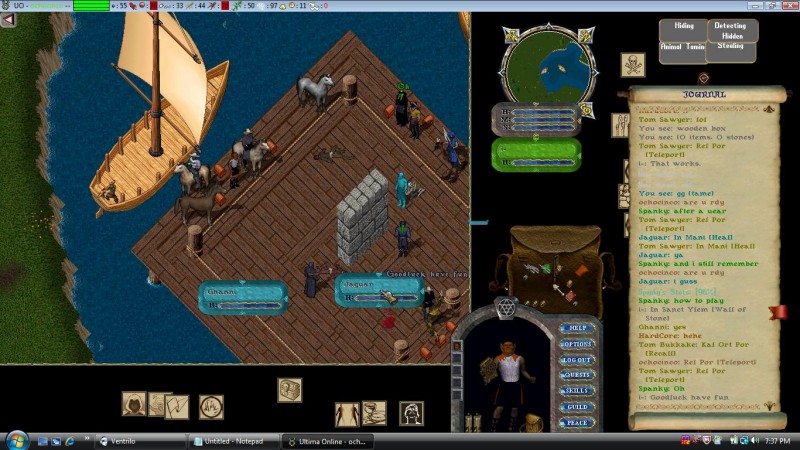Open the Quests log
This screenshot has width=800, height=450.
[x=577, y=375]
